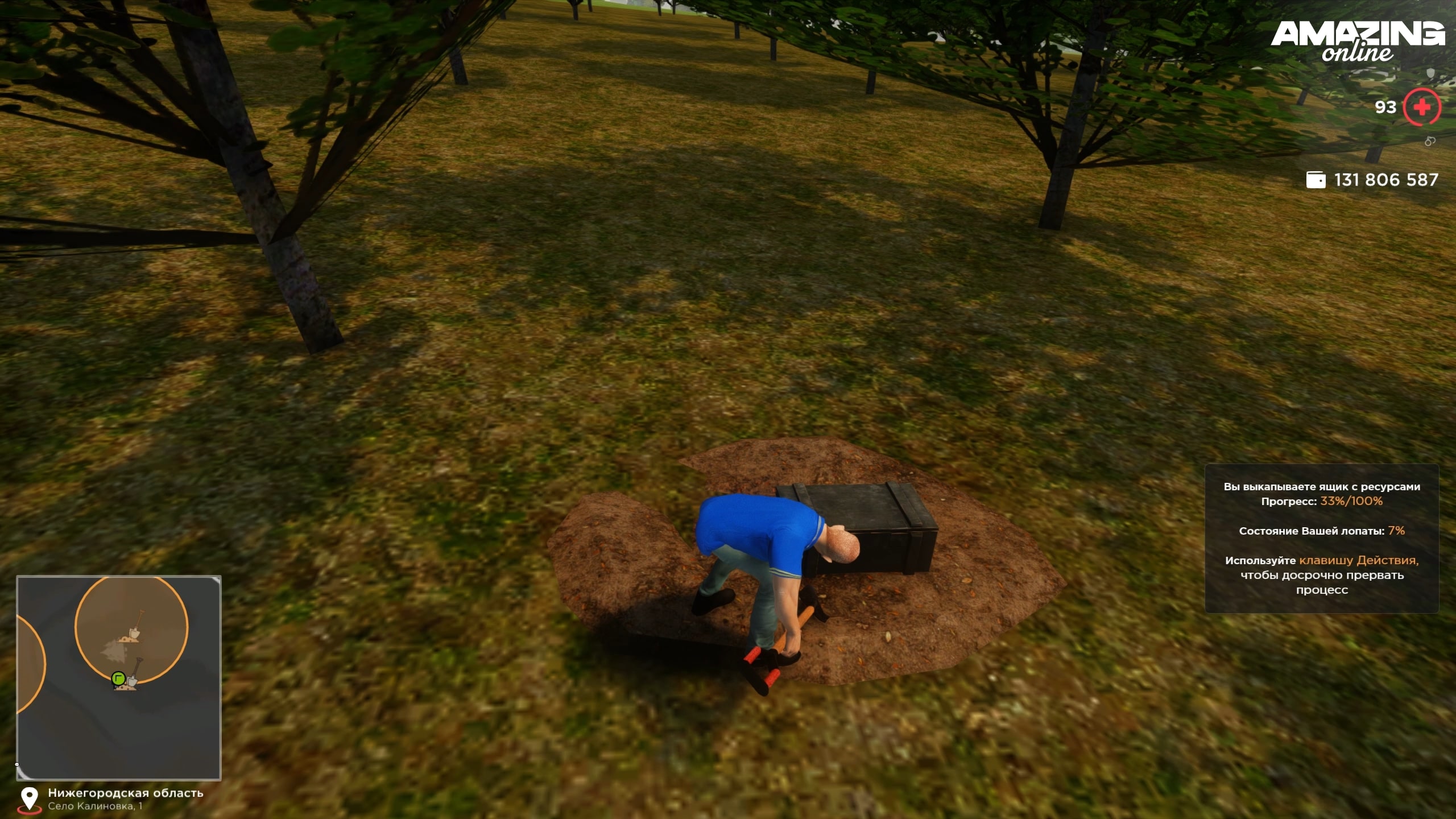Viewport: 1456px width, 819px height.
Task: Click the Amazing Online logo
Action: click(x=1357, y=41)
